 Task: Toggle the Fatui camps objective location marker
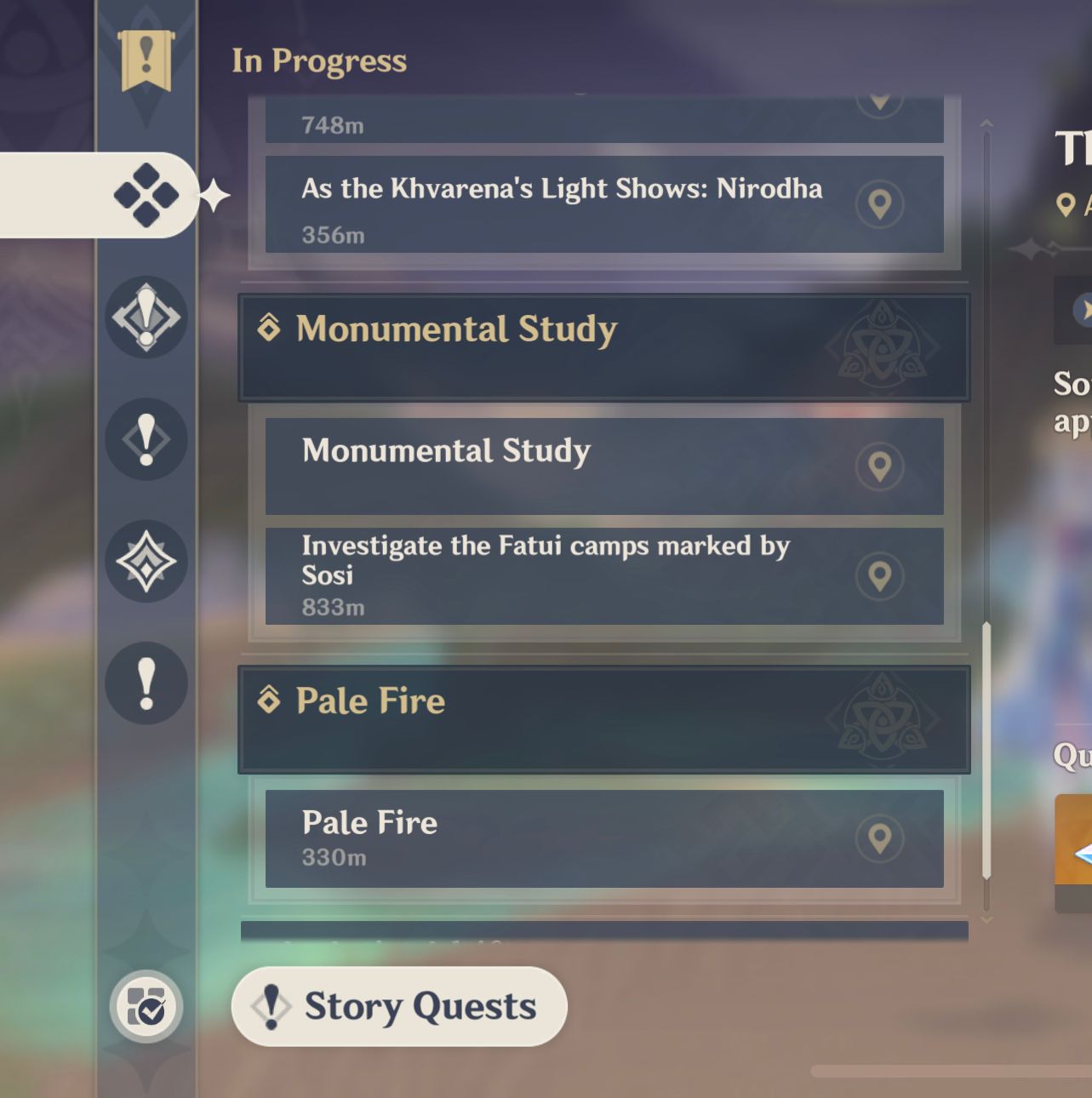pos(880,575)
